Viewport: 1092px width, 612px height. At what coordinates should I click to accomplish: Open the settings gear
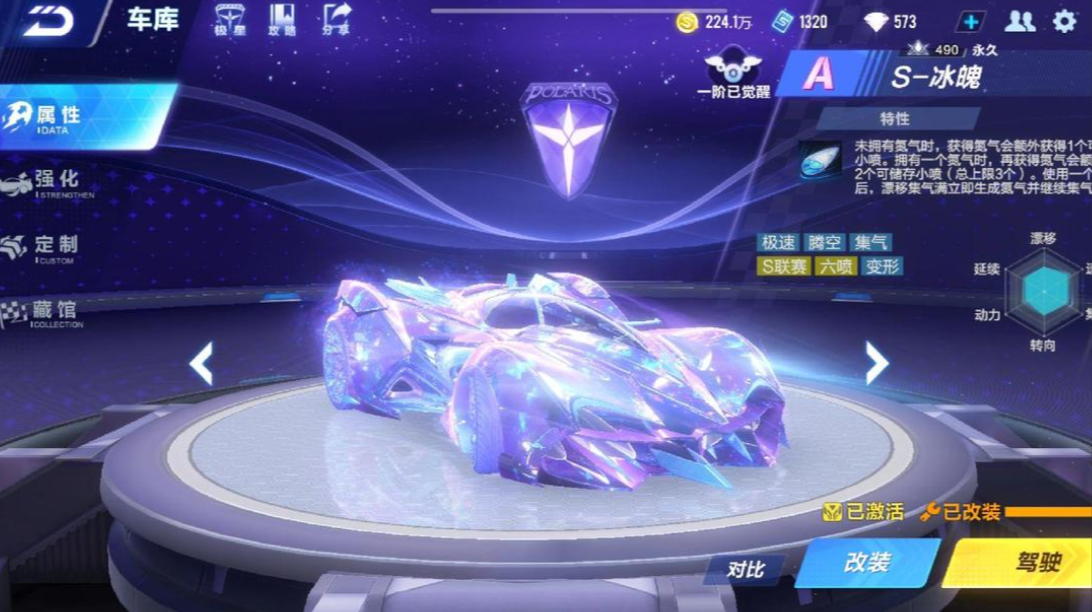pos(1064,21)
